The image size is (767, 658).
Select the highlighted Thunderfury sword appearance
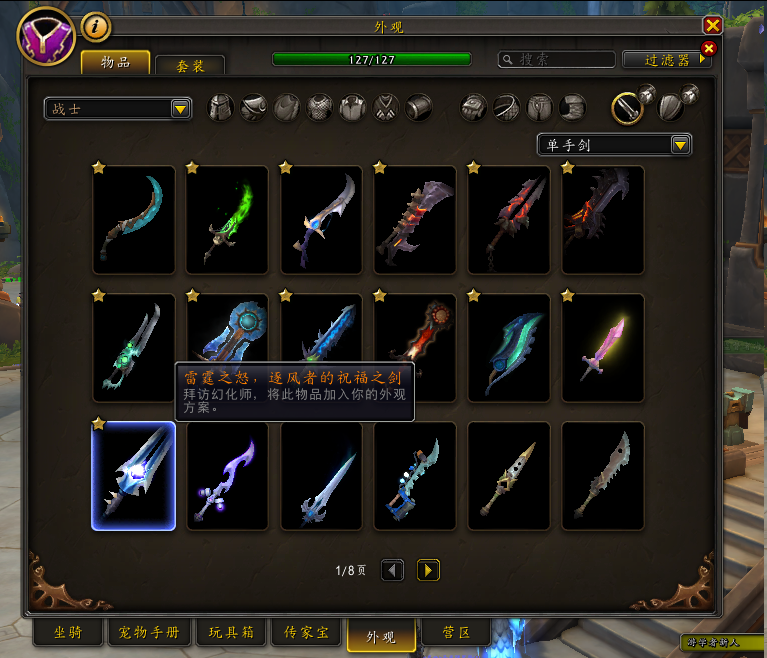[134, 475]
